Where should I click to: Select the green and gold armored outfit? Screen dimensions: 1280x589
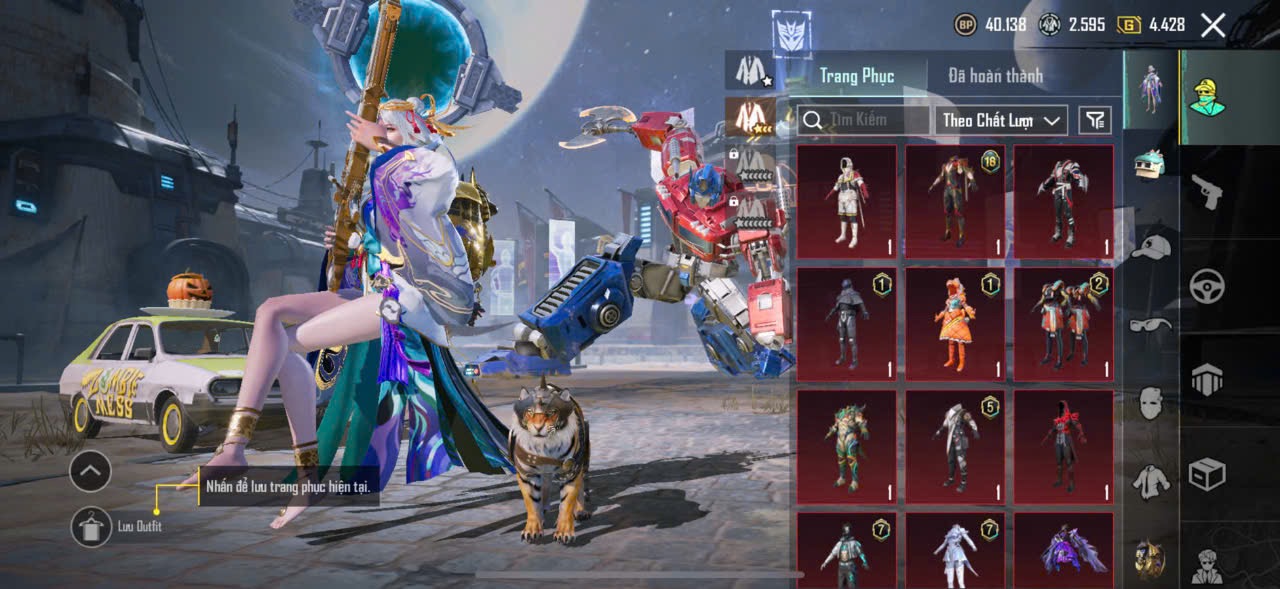(x=847, y=446)
